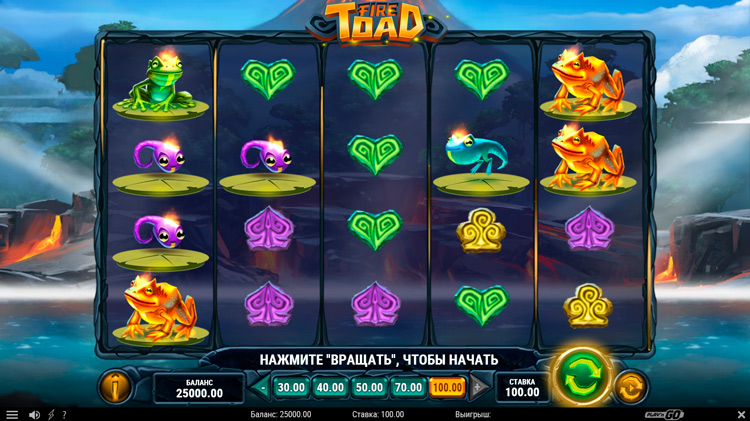This screenshot has height=421, width=750.
Task: Toggle the sound speaker icon
Action: tap(34, 414)
